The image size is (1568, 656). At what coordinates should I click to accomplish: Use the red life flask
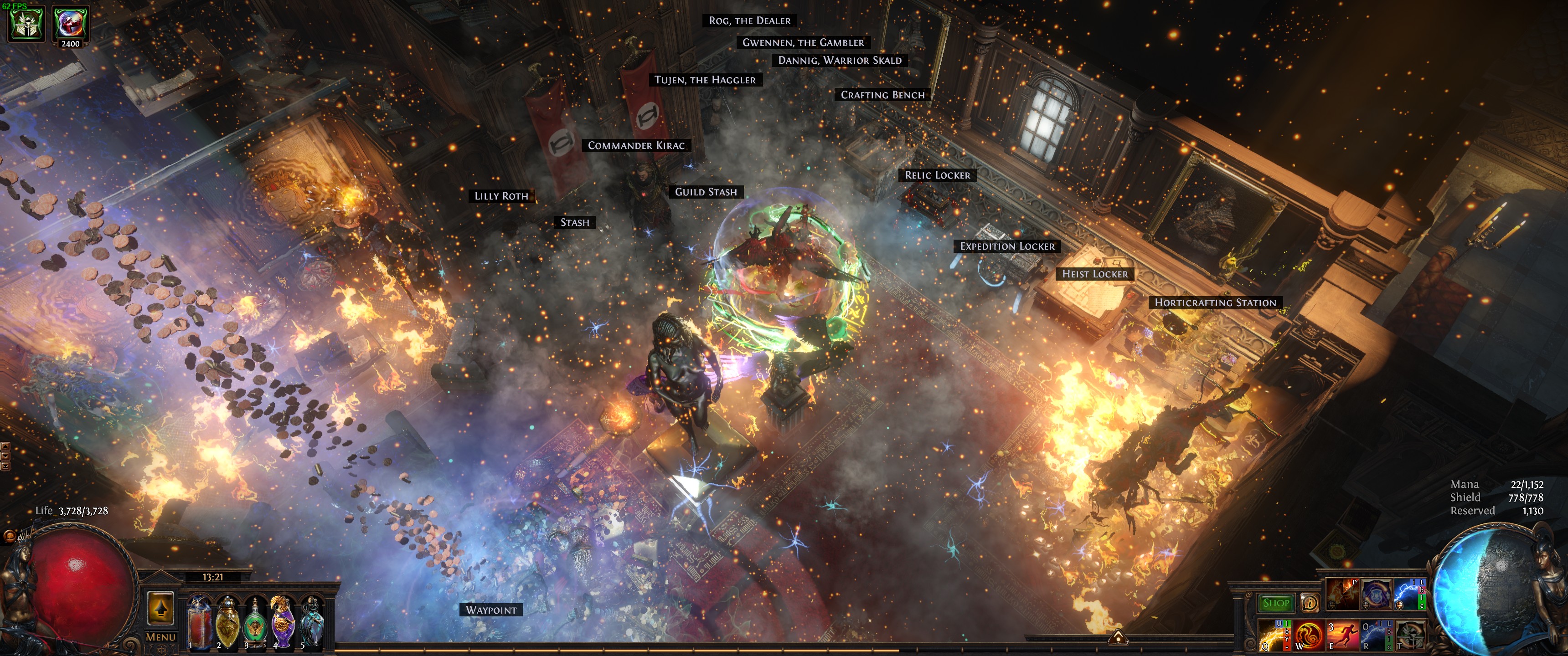pyautogui.click(x=199, y=621)
